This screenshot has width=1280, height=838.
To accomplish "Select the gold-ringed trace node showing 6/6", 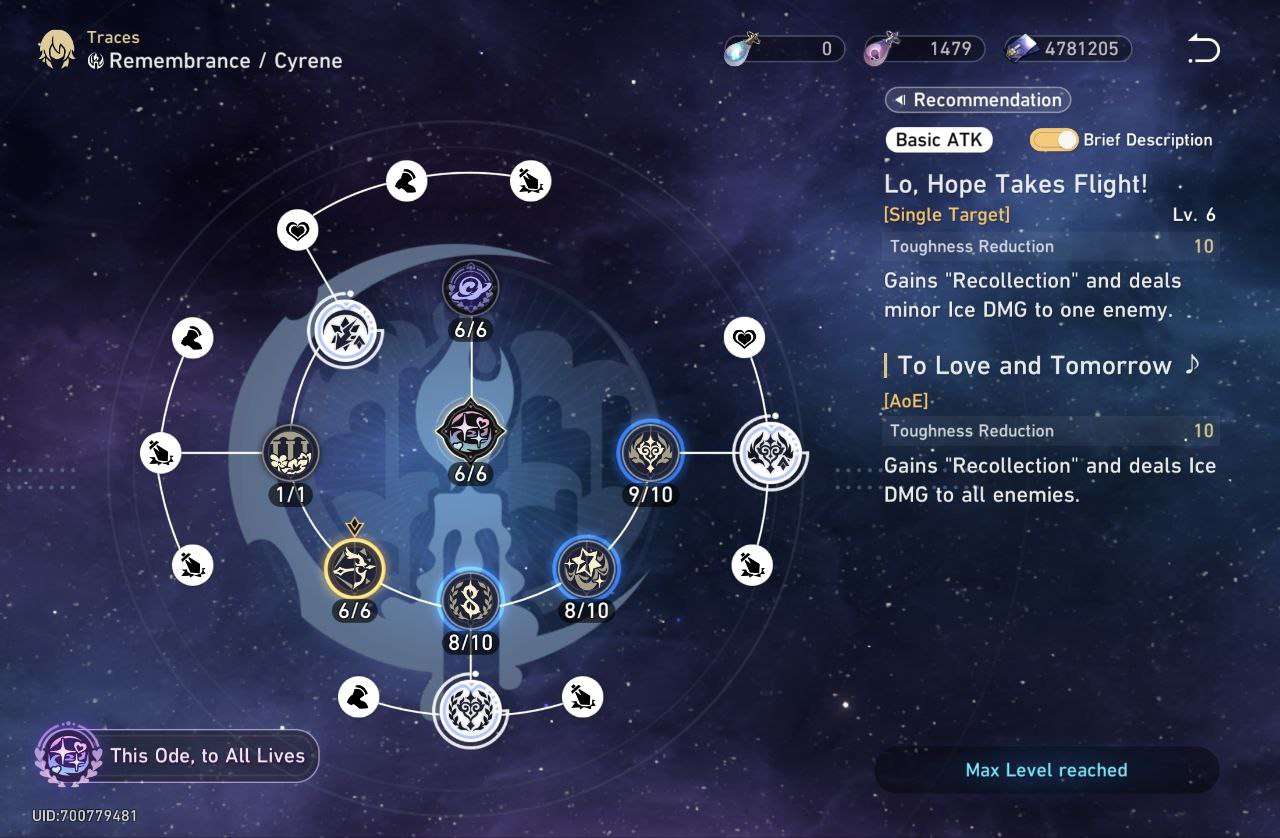I will (x=355, y=568).
